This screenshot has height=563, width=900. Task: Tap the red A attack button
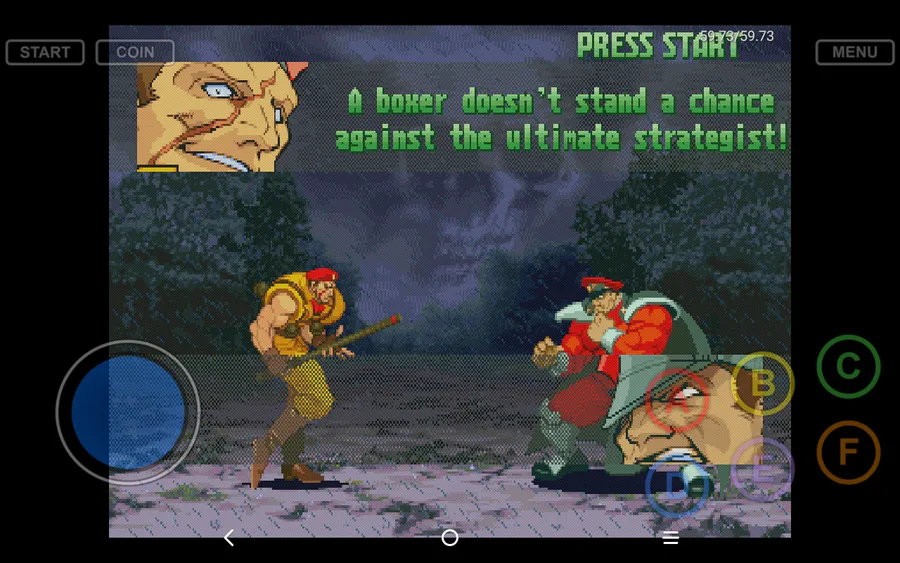tap(678, 401)
